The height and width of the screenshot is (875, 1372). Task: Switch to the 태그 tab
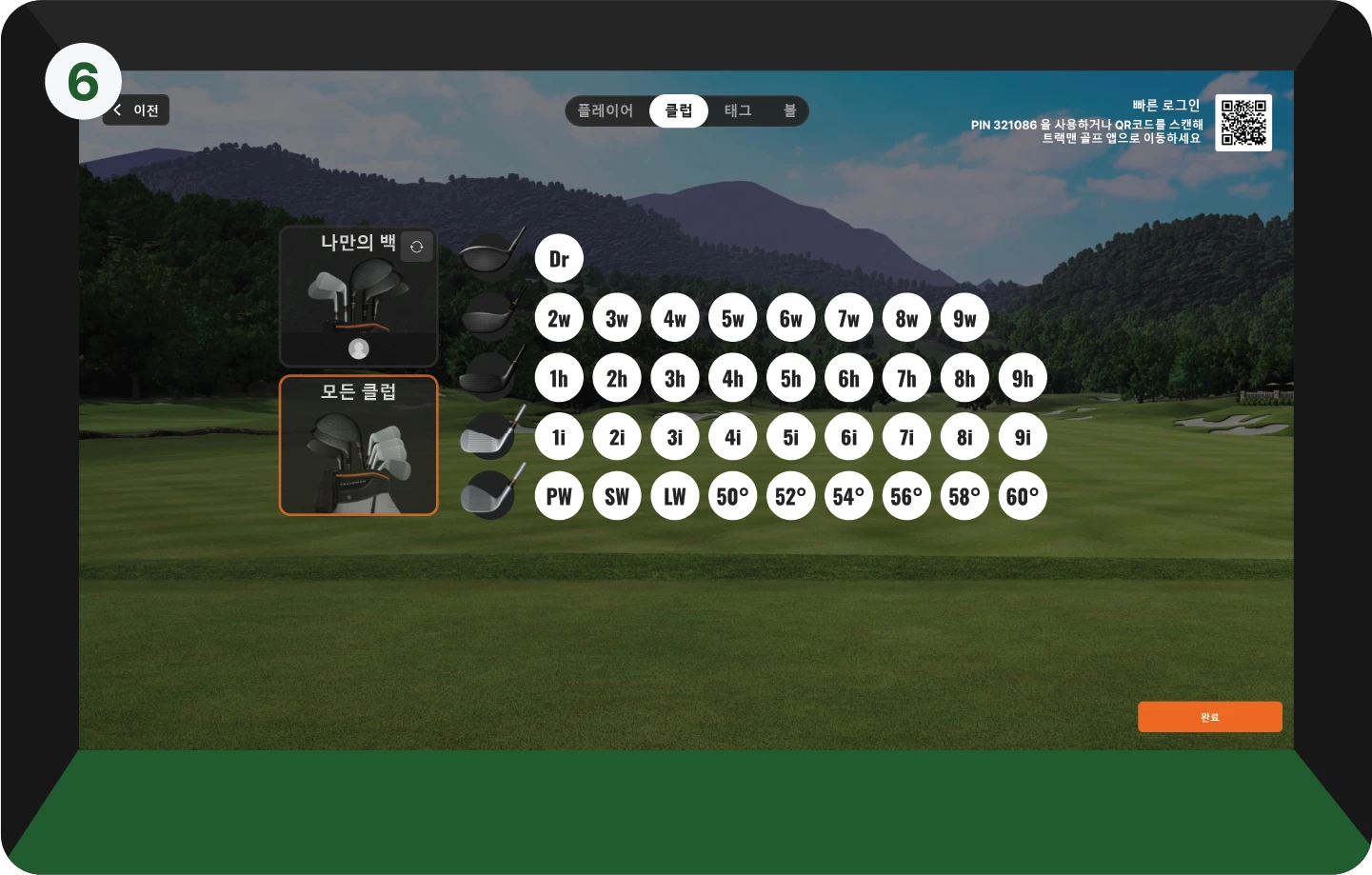coord(738,110)
